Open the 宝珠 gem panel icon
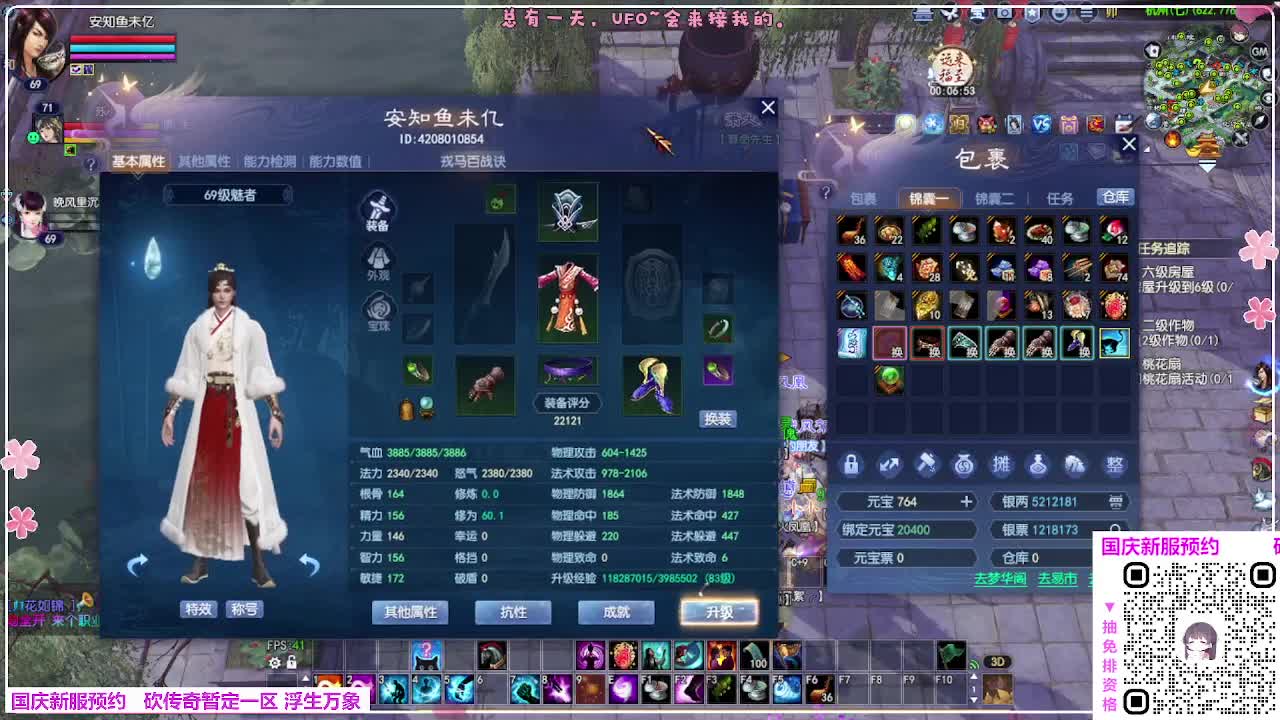The width and height of the screenshot is (1280, 720). [378, 312]
